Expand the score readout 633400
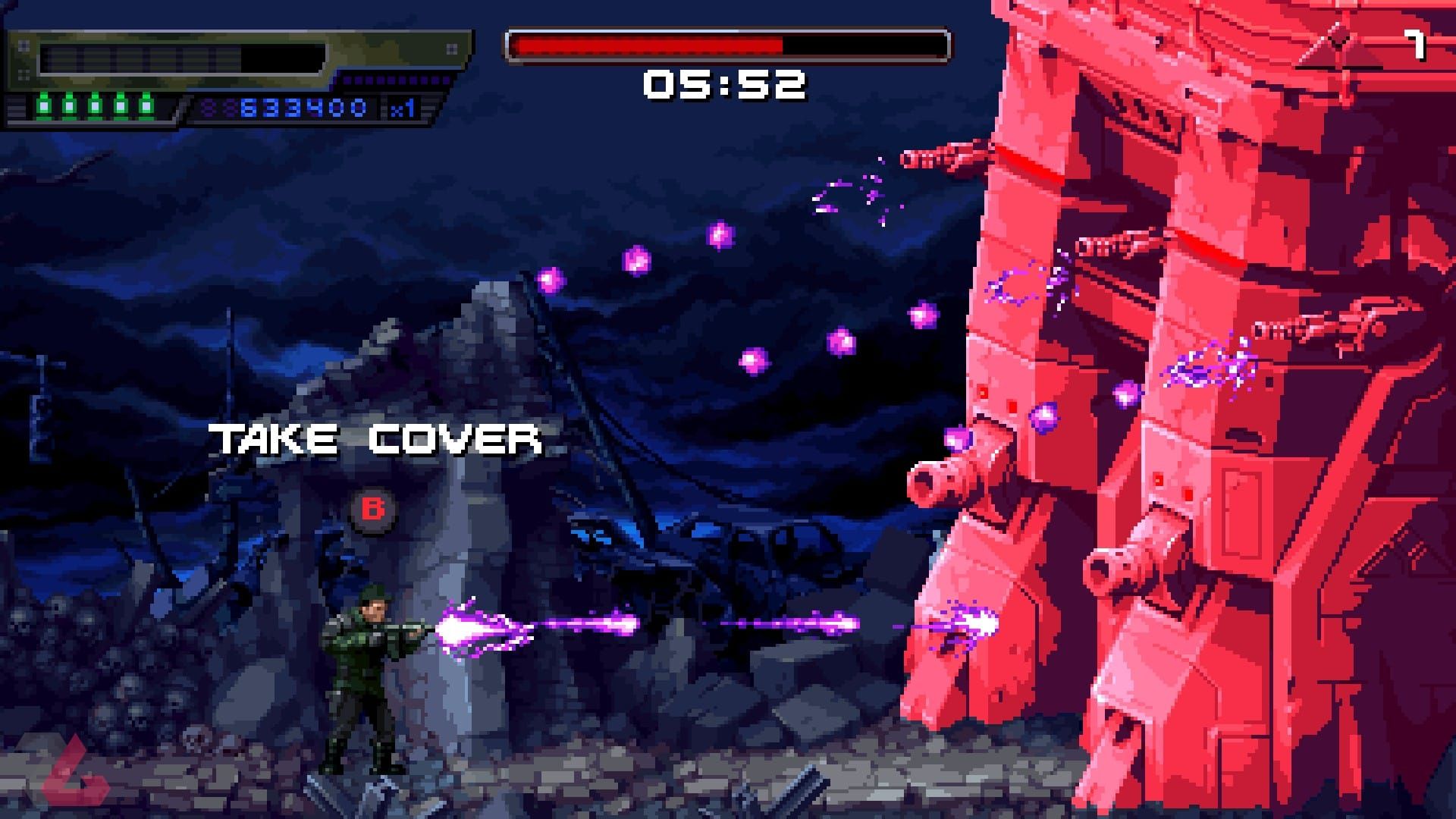1456x819 pixels. pyautogui.click(x=303, y=106)
